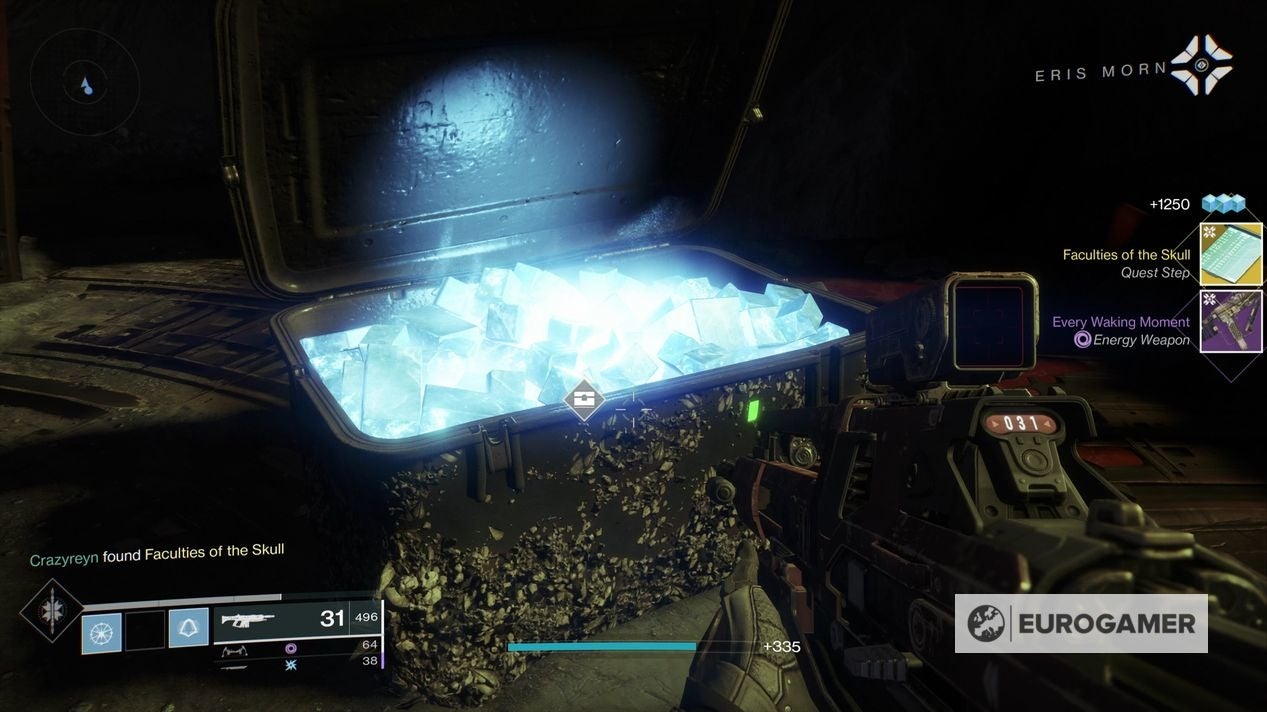Click the blue Glimmer cubes icon
Viewport: 1267px width, 712px height.
[x=1223, y=204]
